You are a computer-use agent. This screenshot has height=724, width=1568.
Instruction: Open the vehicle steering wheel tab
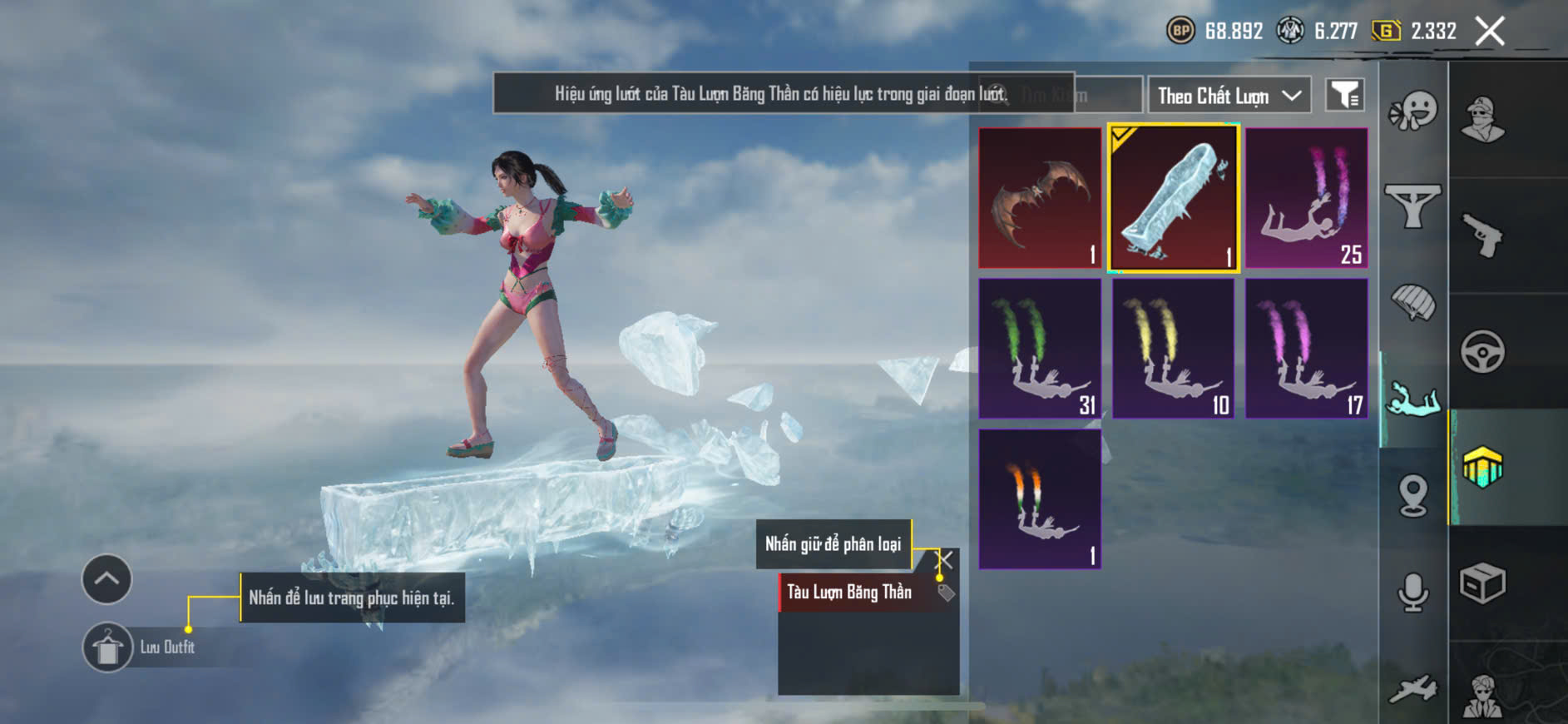point(1482,352)
